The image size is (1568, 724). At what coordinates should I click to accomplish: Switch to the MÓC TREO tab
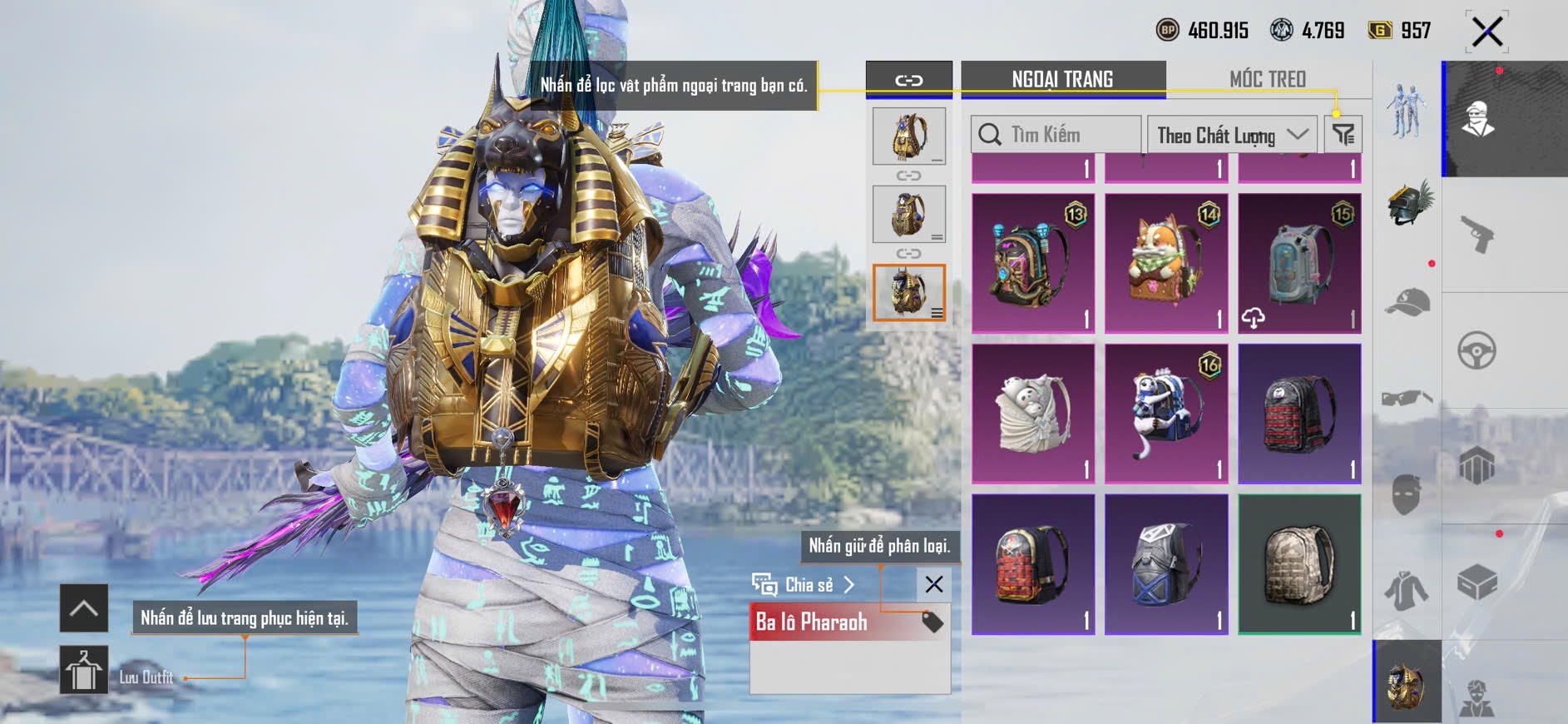1267,80
